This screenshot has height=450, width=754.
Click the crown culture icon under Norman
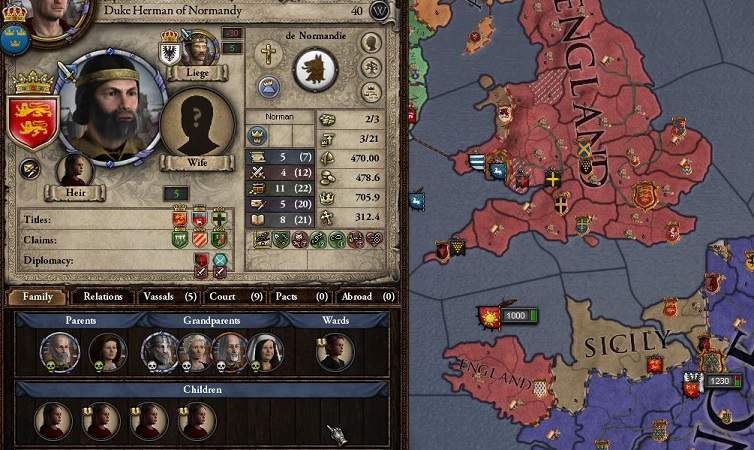pos(257,135)
